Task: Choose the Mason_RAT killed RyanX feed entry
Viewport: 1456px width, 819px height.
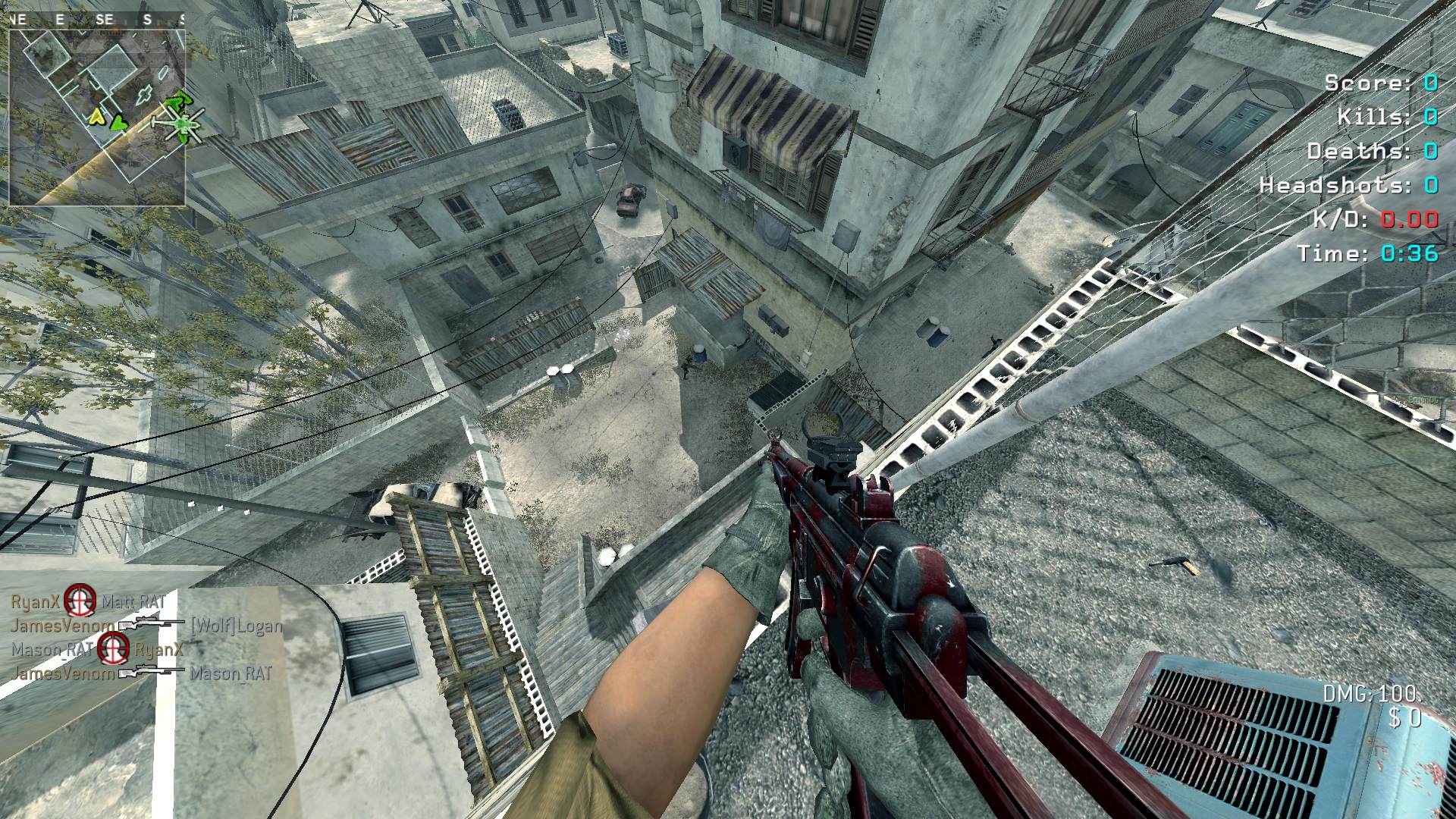Action: tap(97, 649)
